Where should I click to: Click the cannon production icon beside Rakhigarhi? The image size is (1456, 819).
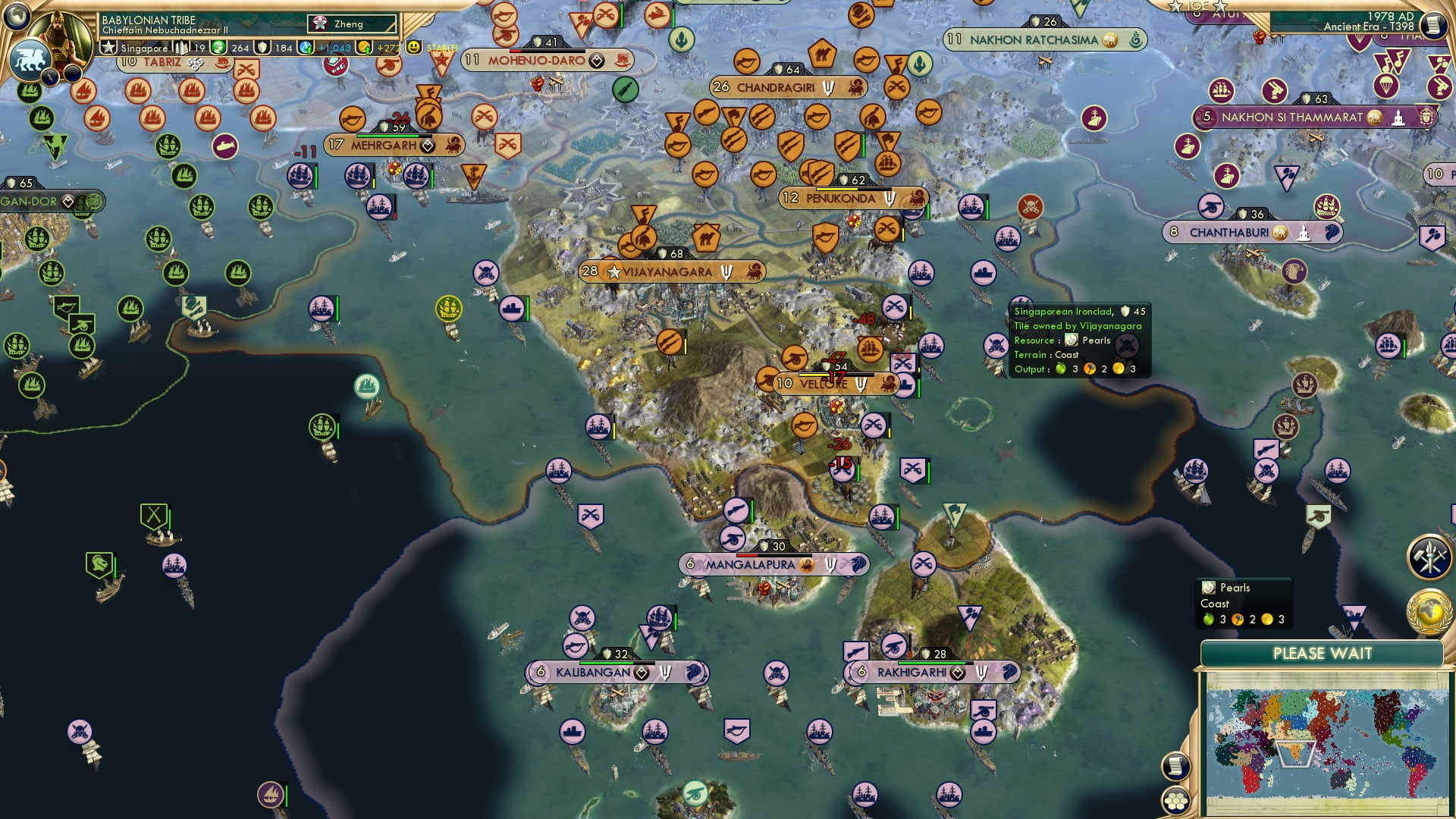(893, 647)
